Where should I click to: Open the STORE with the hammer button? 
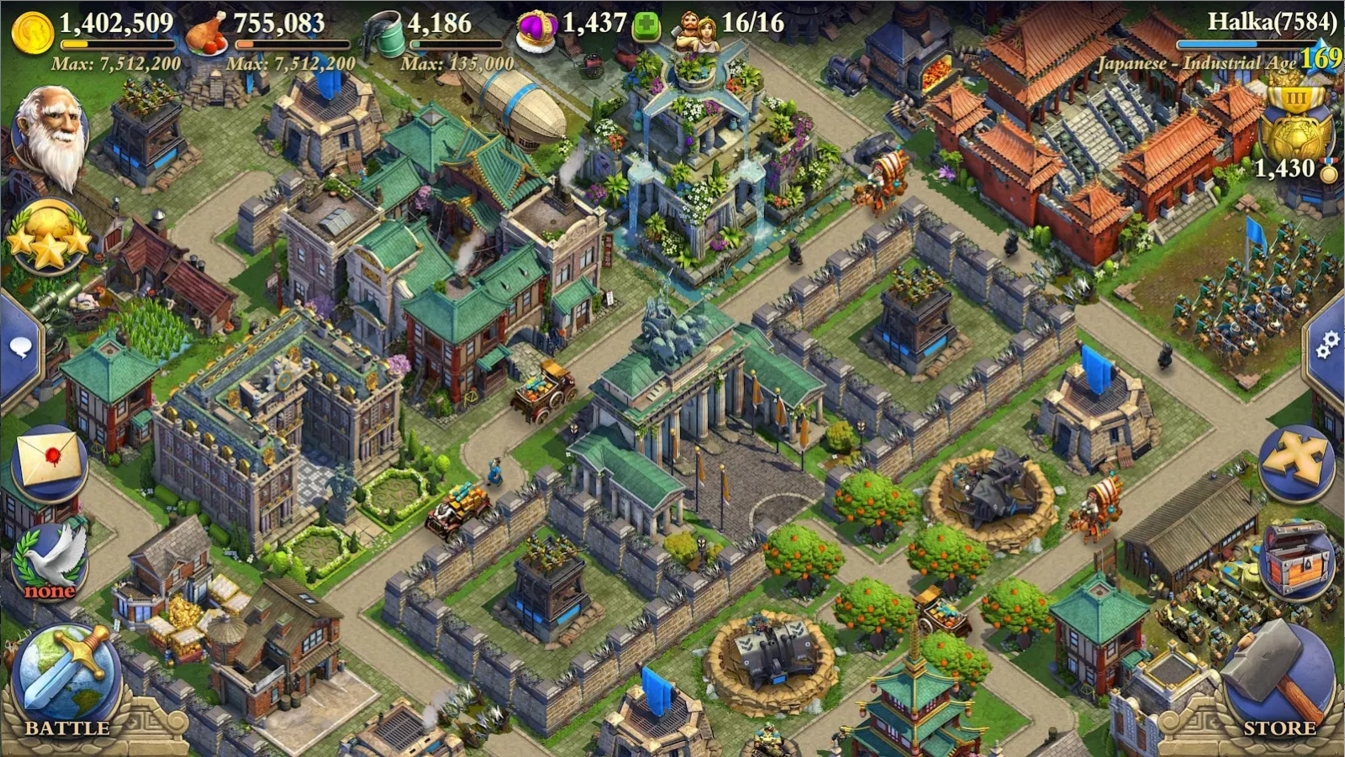point(1283,675)
